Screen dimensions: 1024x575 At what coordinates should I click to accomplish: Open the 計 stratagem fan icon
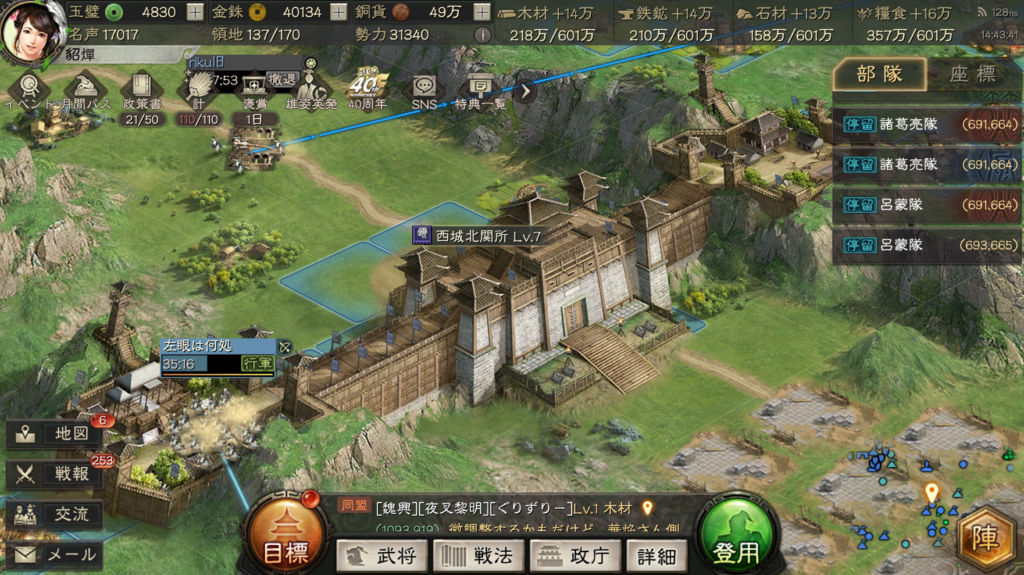[197, 92]
